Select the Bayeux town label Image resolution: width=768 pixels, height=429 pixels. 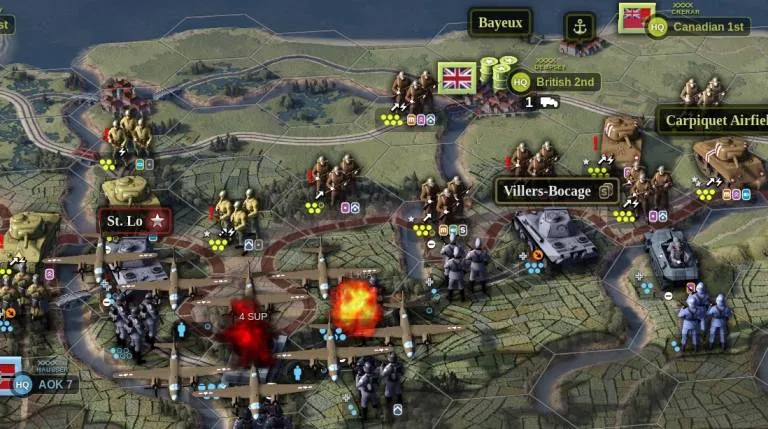(x=500, y=23)
